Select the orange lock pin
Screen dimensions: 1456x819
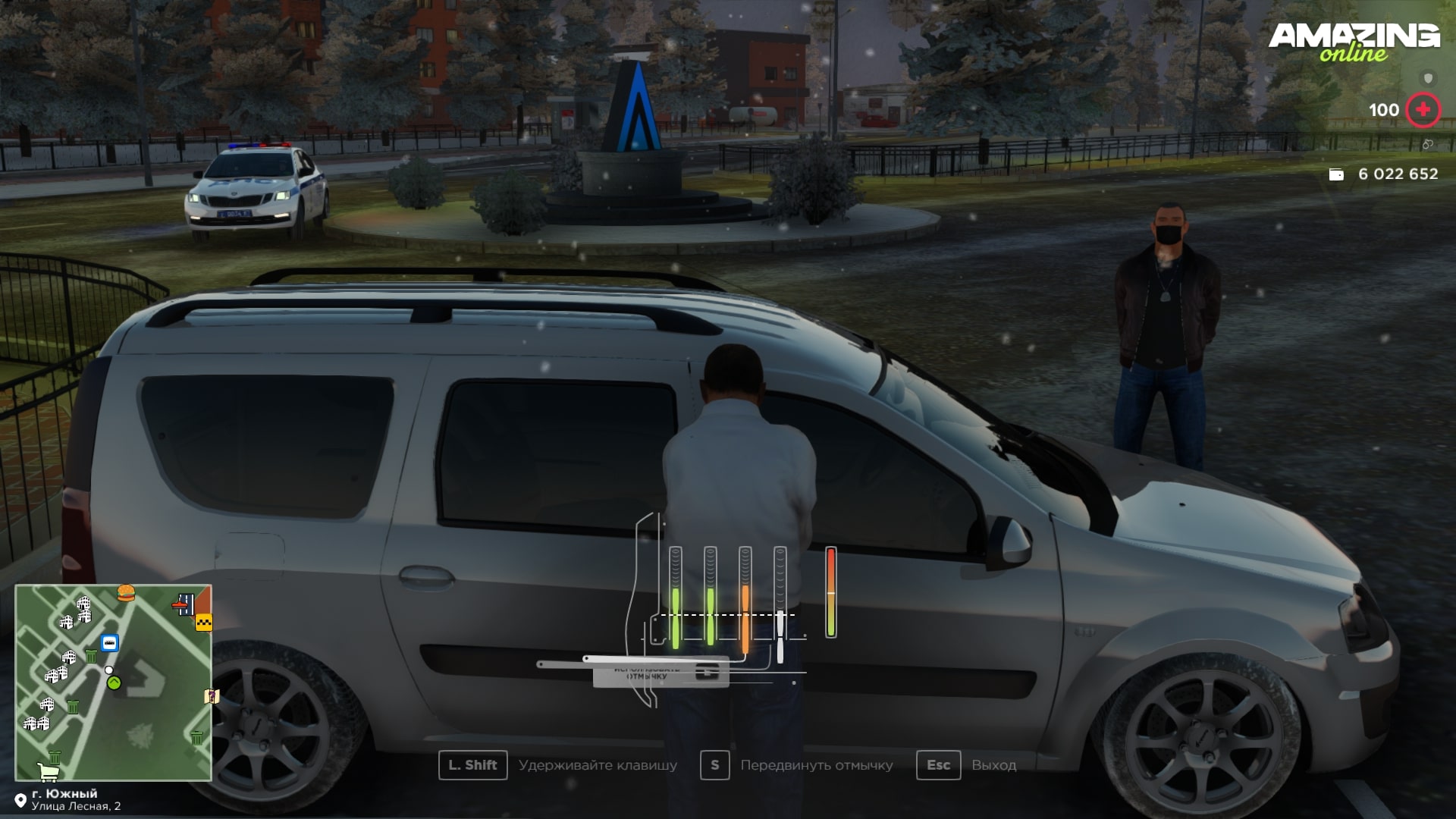point(745,599)
